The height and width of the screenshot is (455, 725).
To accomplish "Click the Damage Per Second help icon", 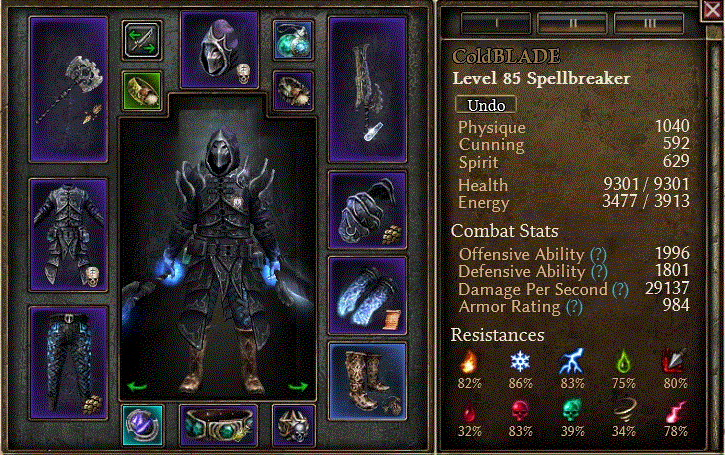I will point(620,289).
